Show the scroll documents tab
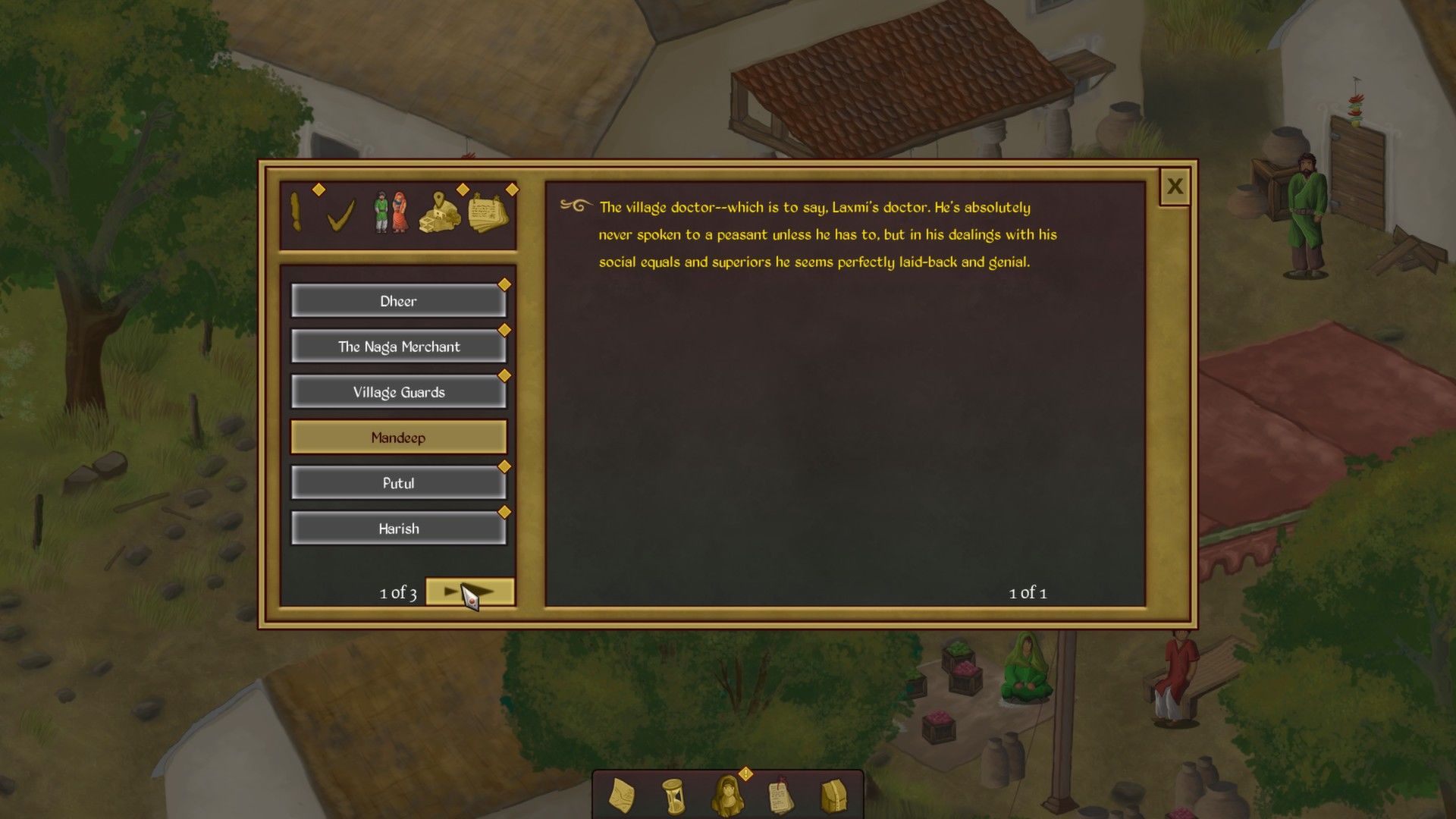 [488, 213]
